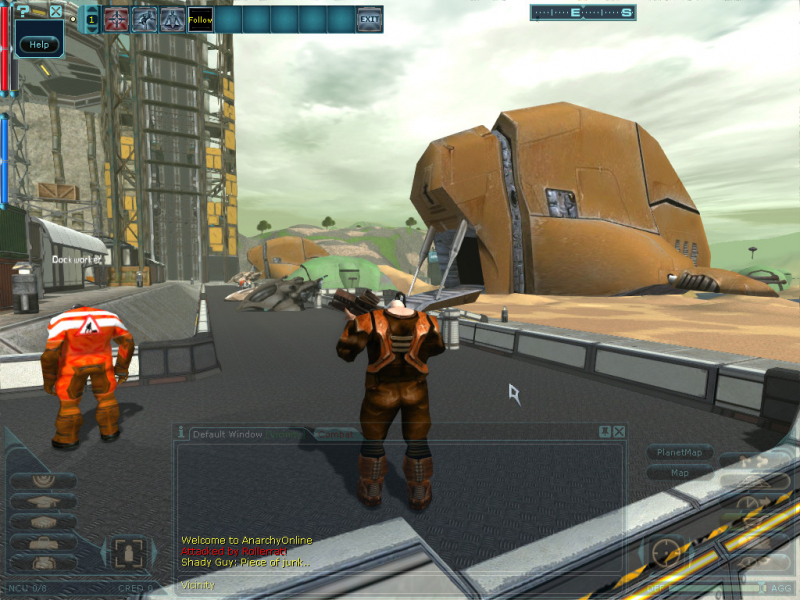Click the character silhouette target icon
Screen dimensions: 800x600
click(x=127, y=552)
